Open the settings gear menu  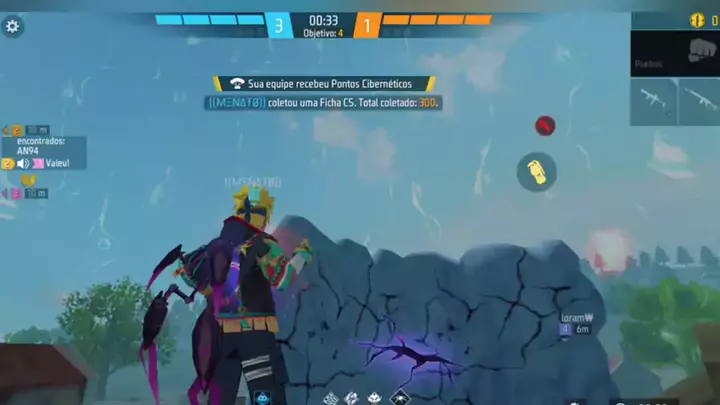pyautogui.click(x=13, y=27)
